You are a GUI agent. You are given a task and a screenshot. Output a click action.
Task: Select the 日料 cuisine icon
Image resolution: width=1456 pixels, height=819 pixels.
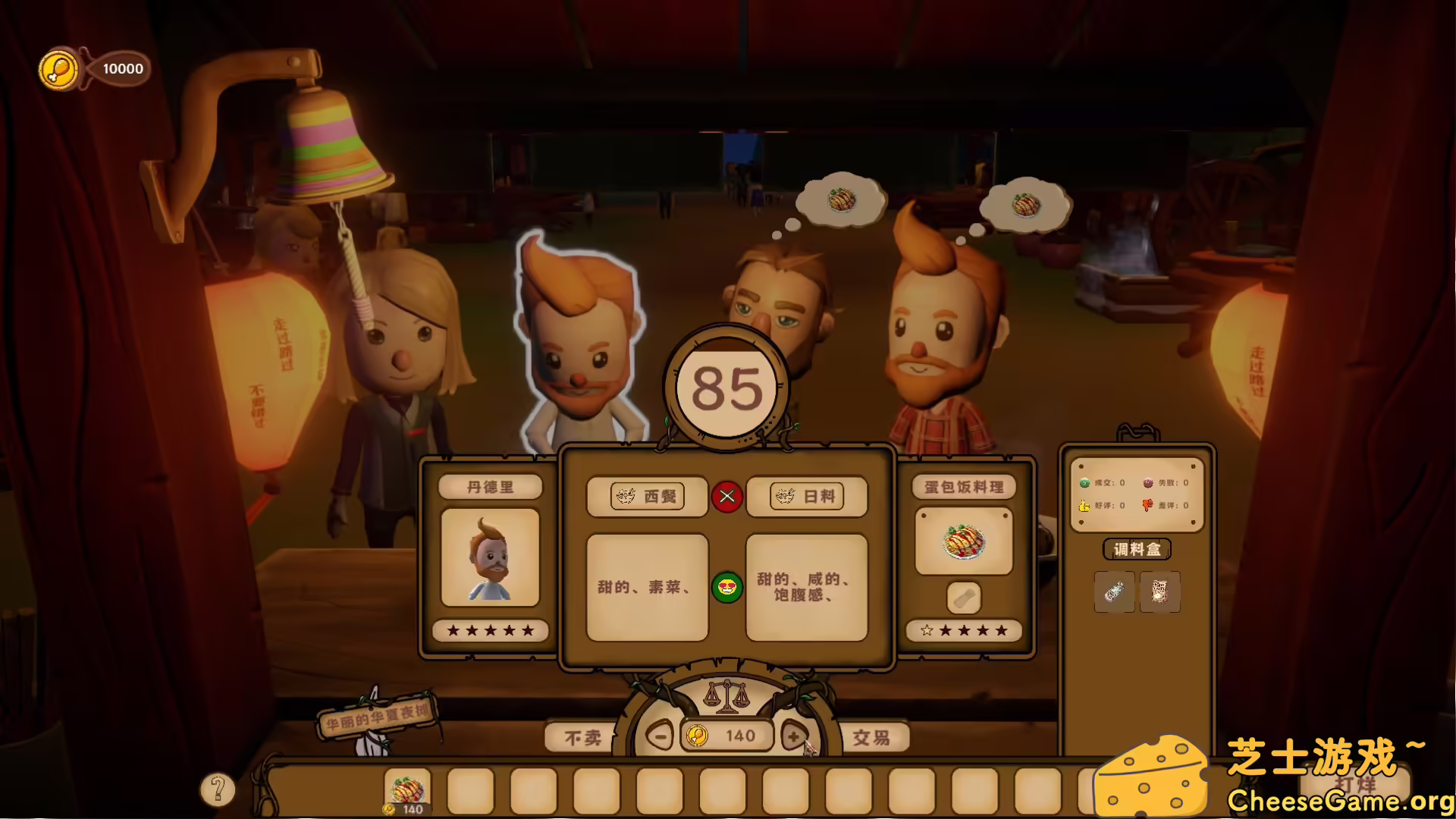(807, 497)
